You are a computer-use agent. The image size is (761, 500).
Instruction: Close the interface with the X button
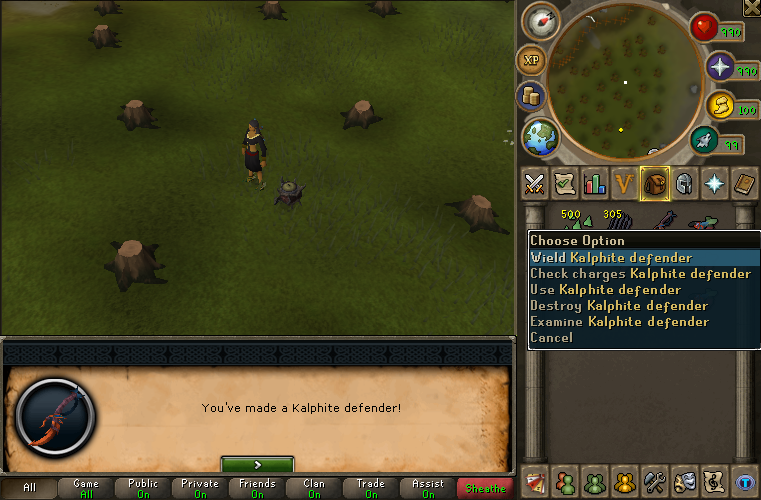tap(751, 8)
